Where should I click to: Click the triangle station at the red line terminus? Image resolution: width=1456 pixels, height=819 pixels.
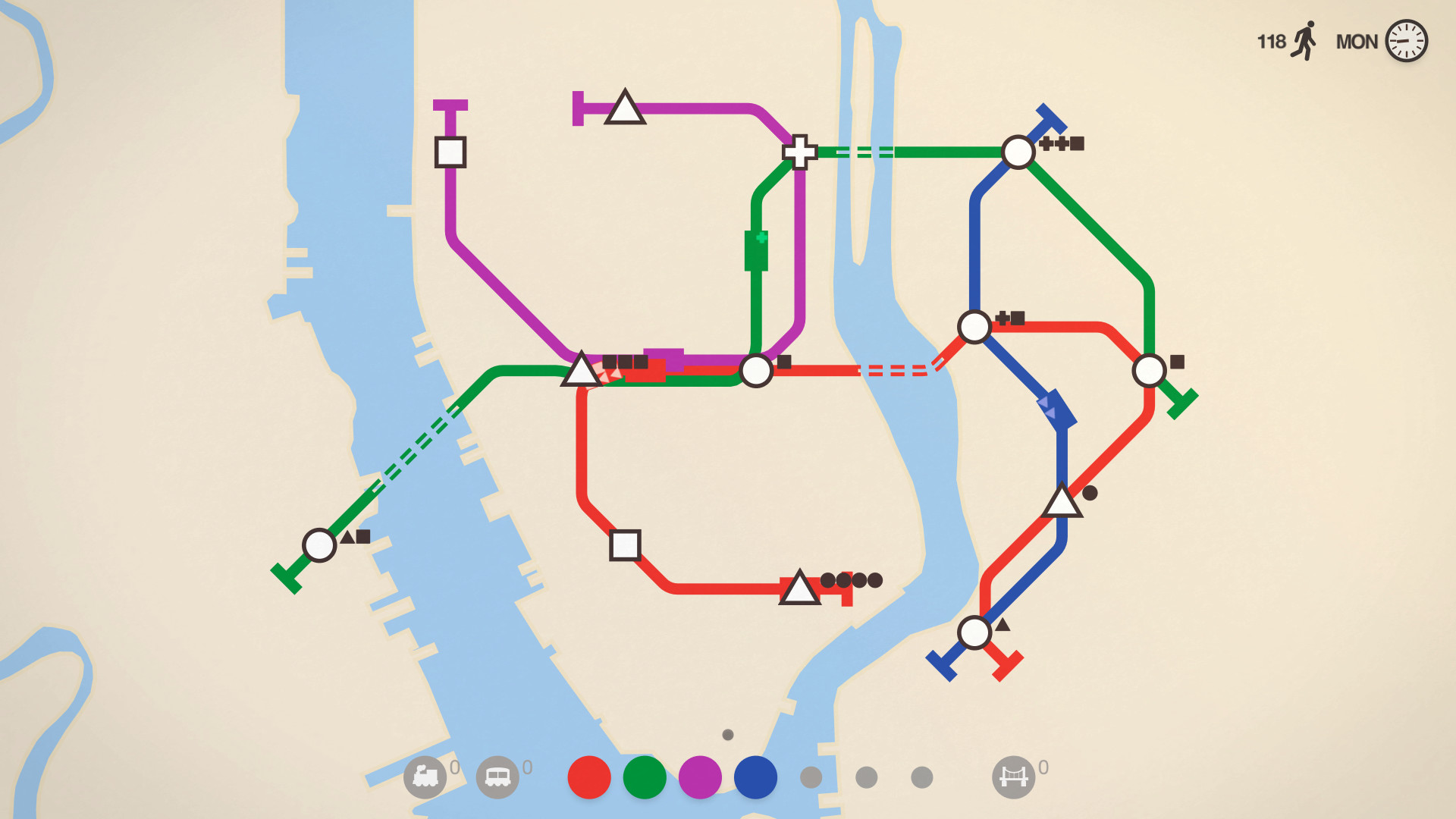coord(799,589)
